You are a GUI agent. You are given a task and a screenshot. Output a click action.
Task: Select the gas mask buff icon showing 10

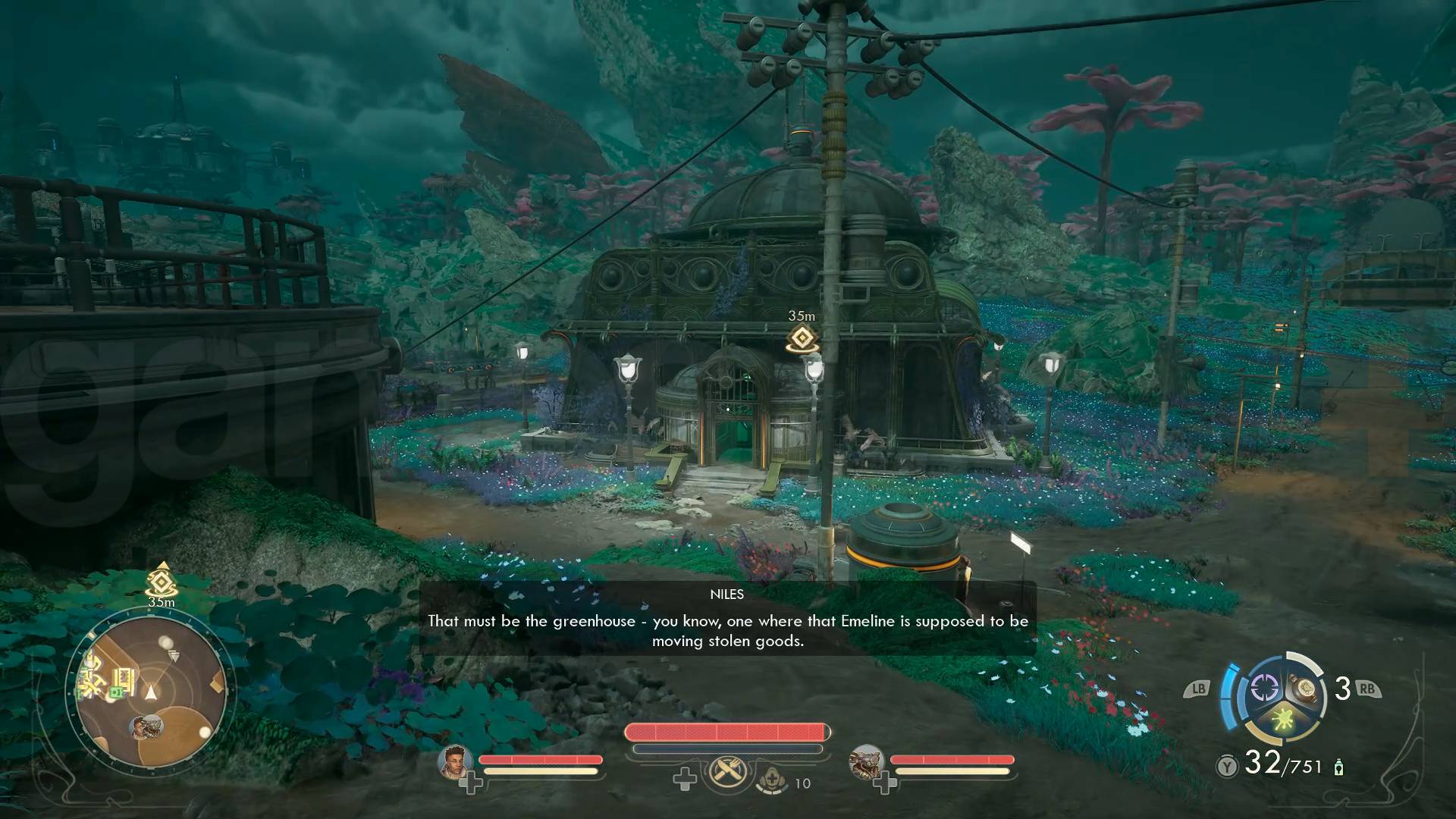click(773, 779)
